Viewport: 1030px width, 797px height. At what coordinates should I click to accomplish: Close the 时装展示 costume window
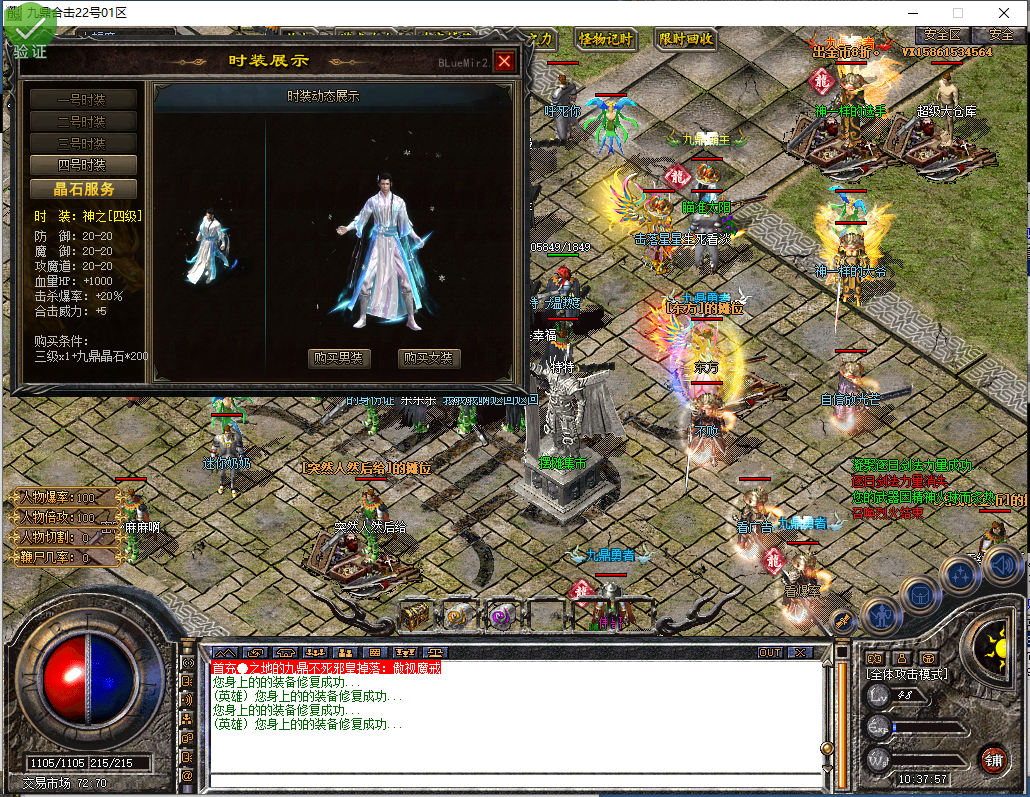point(504,61)
